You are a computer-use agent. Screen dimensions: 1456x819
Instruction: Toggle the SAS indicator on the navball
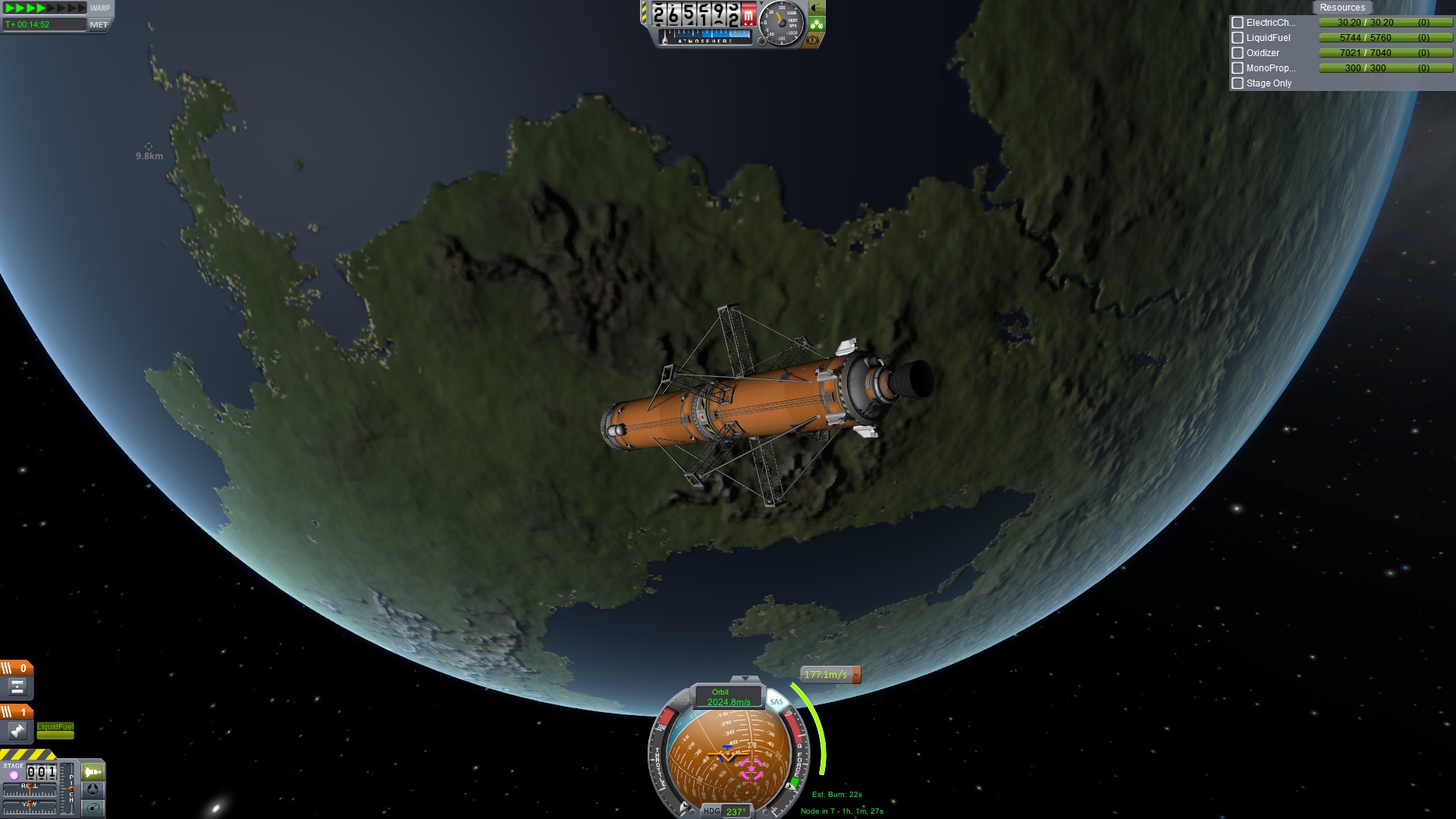[777, 701]
